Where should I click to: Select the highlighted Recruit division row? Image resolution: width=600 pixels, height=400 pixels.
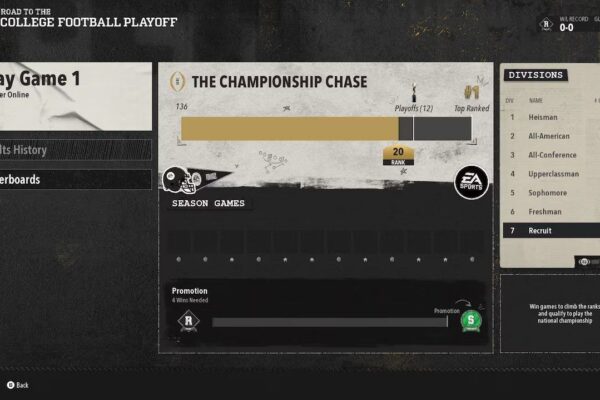pyautogui.click(x=551, y=231)
